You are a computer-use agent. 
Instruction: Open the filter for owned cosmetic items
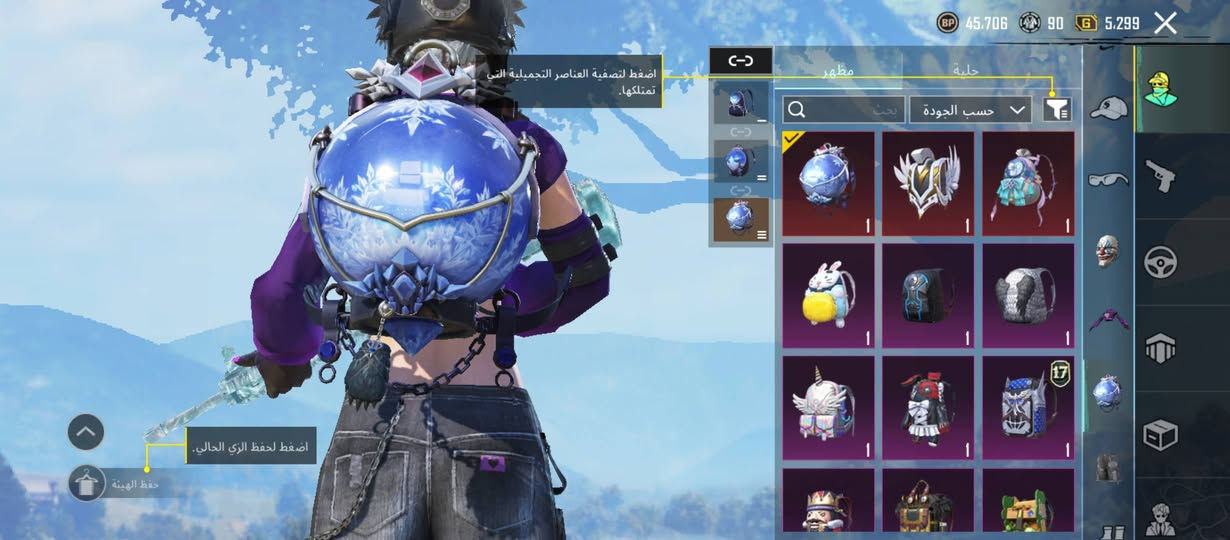tap(1056, 109)
